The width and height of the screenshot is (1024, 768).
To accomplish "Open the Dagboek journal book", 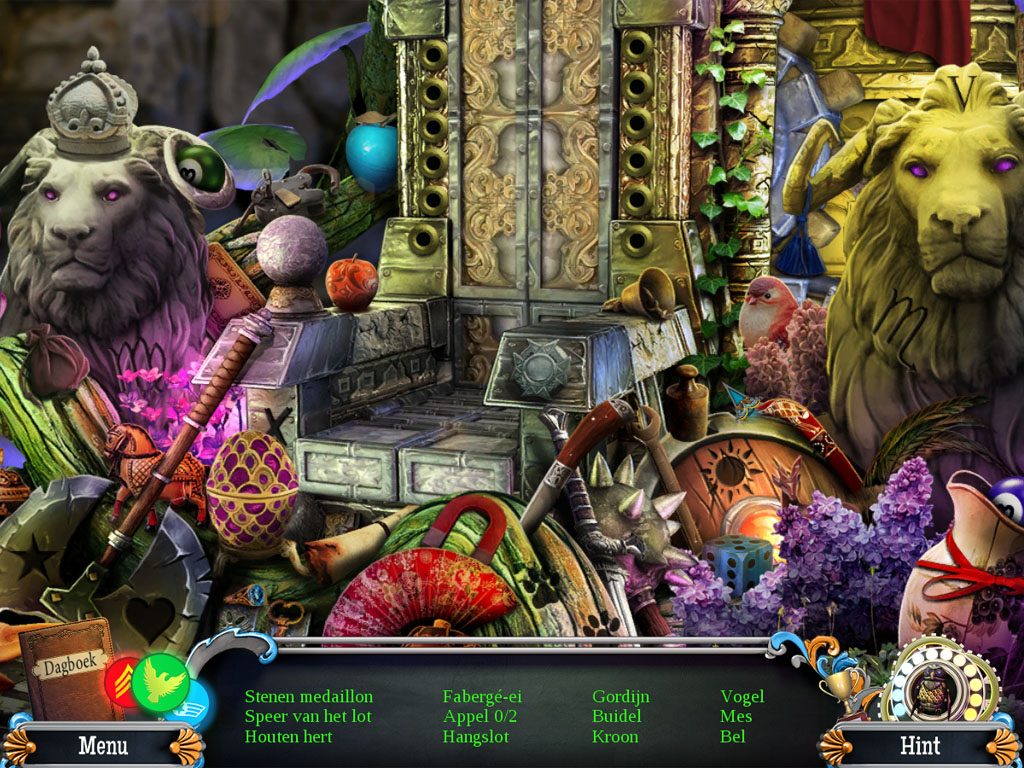I will pyautogui.click(x=66, y=670).
